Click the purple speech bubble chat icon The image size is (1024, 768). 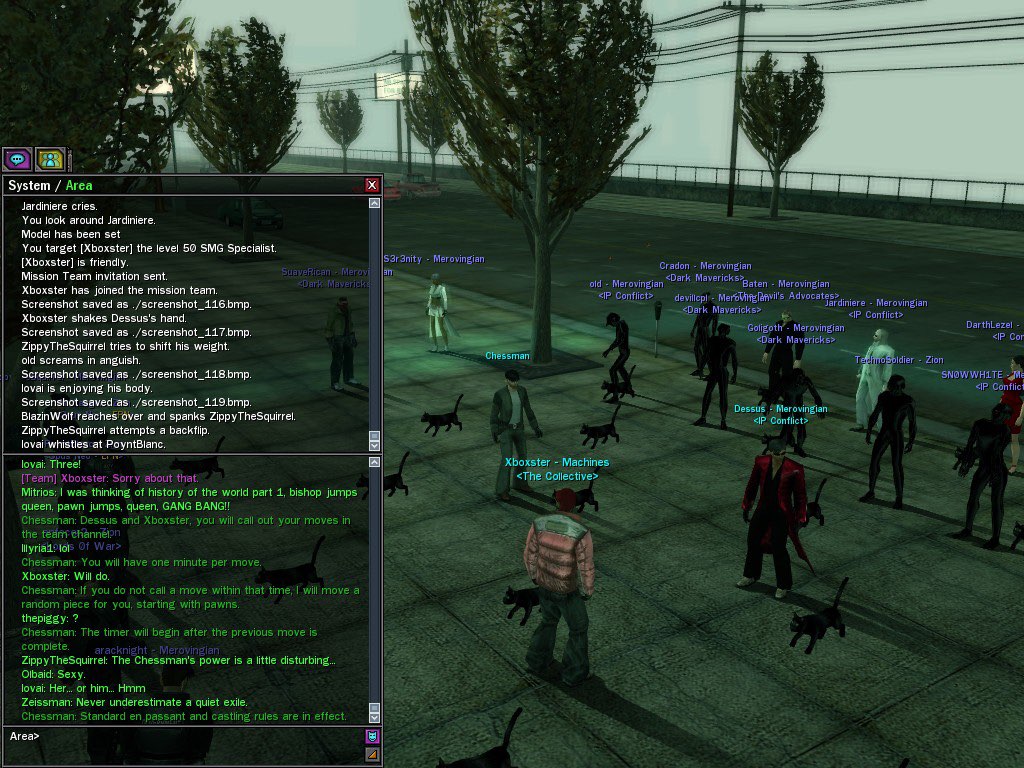click(x=16, y=159)
